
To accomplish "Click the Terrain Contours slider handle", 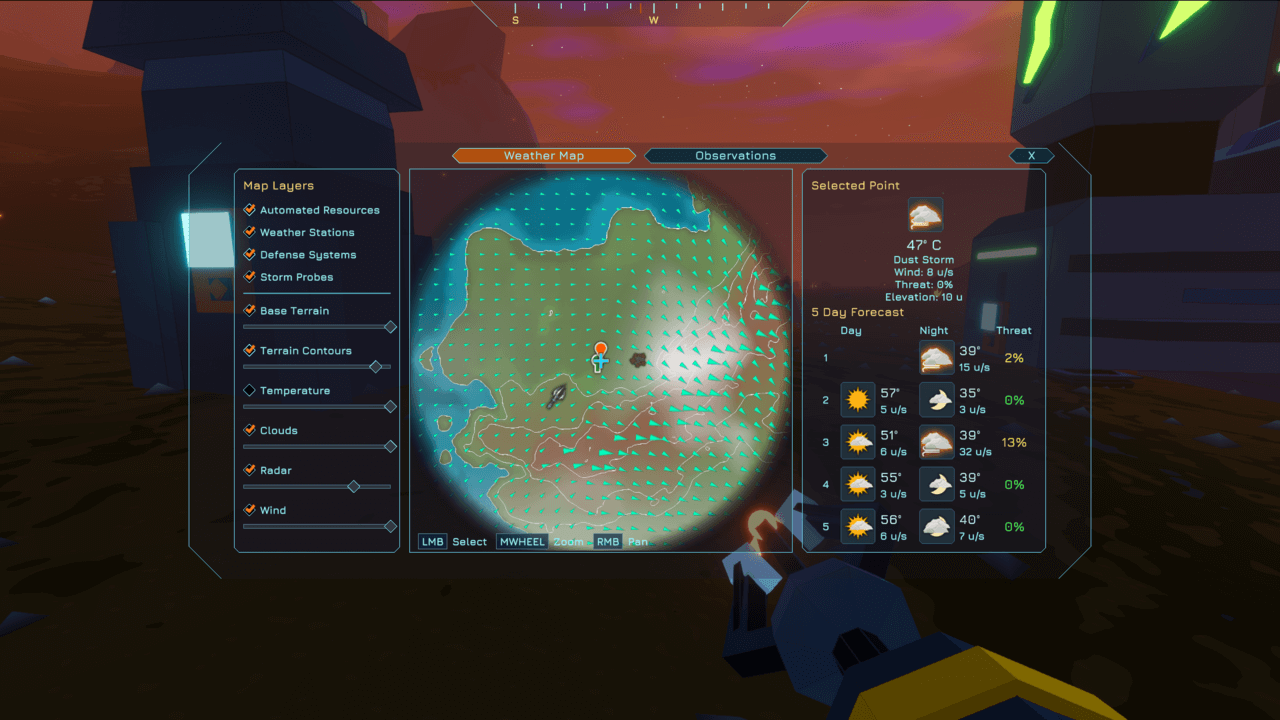I will [x=376, y=367].
